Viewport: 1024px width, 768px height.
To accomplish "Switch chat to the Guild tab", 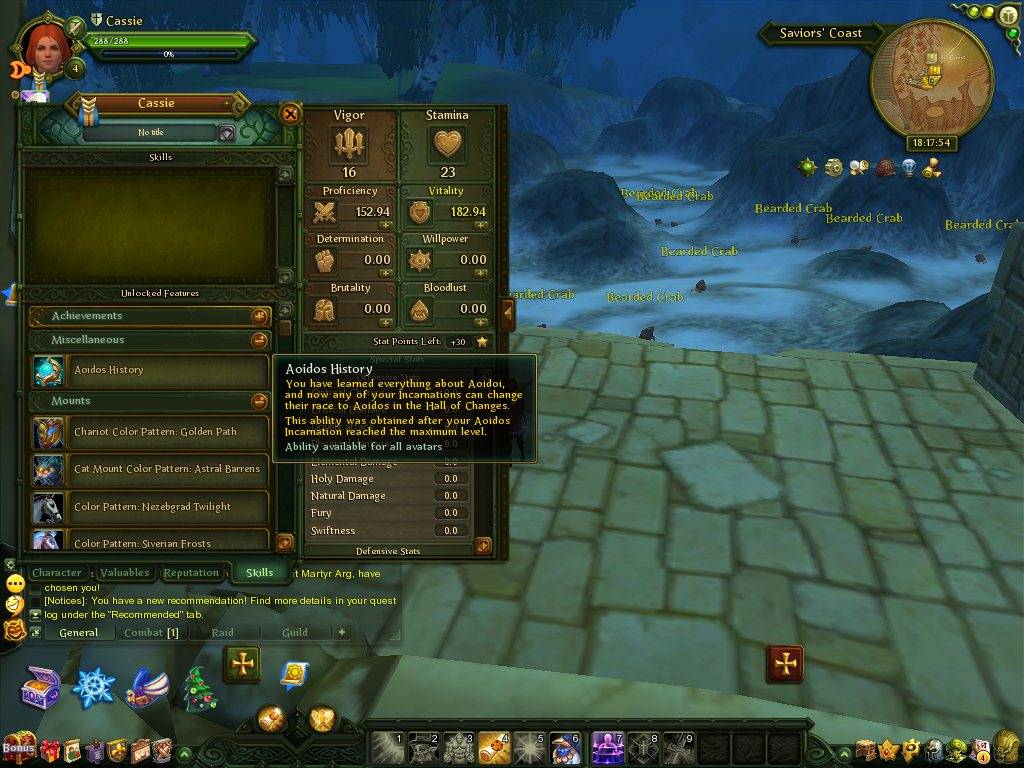I will click(x=294, y=632).
